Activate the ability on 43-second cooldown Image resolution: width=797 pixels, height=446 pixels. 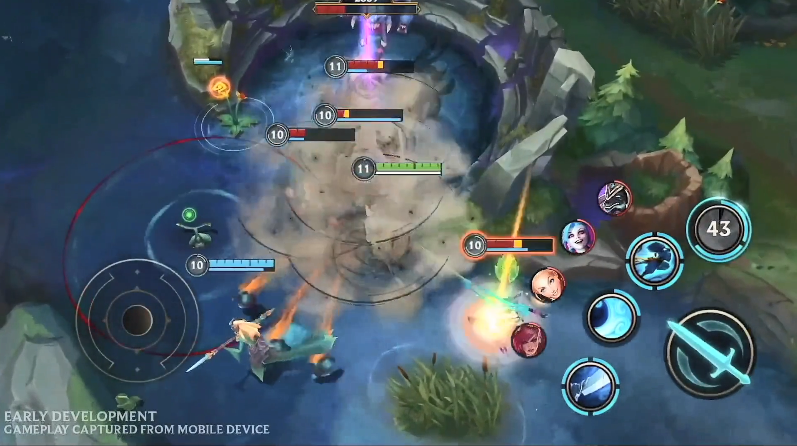(x=718, y=229)
